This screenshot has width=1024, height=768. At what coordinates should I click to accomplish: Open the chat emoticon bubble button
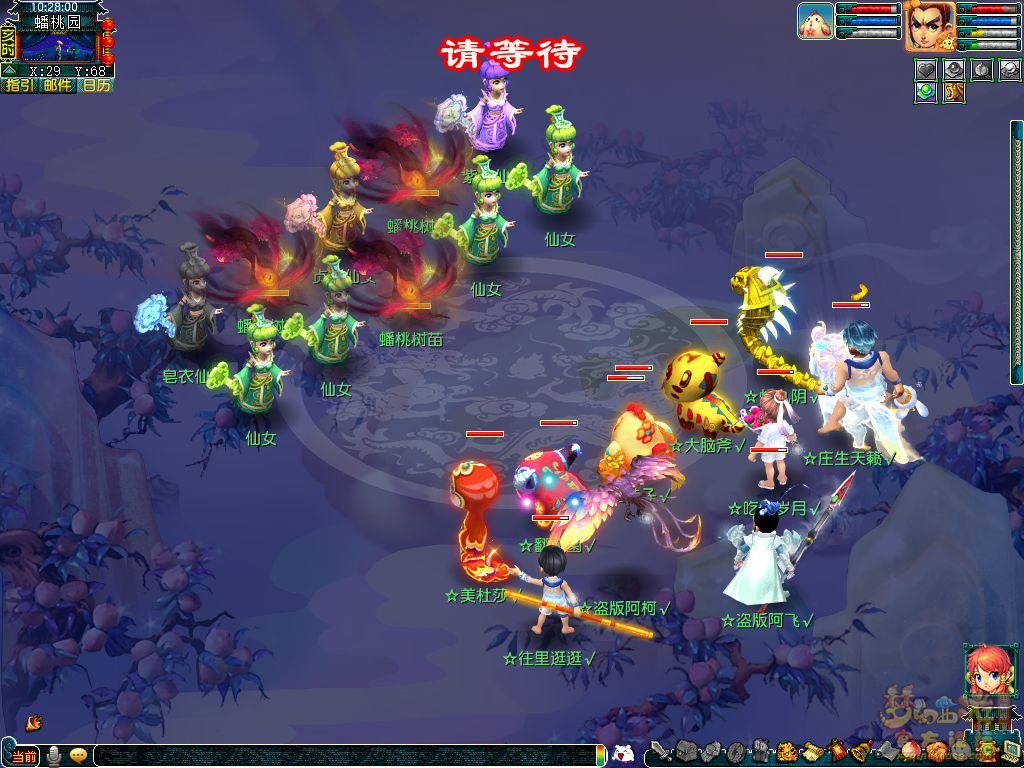click(78, 755)
